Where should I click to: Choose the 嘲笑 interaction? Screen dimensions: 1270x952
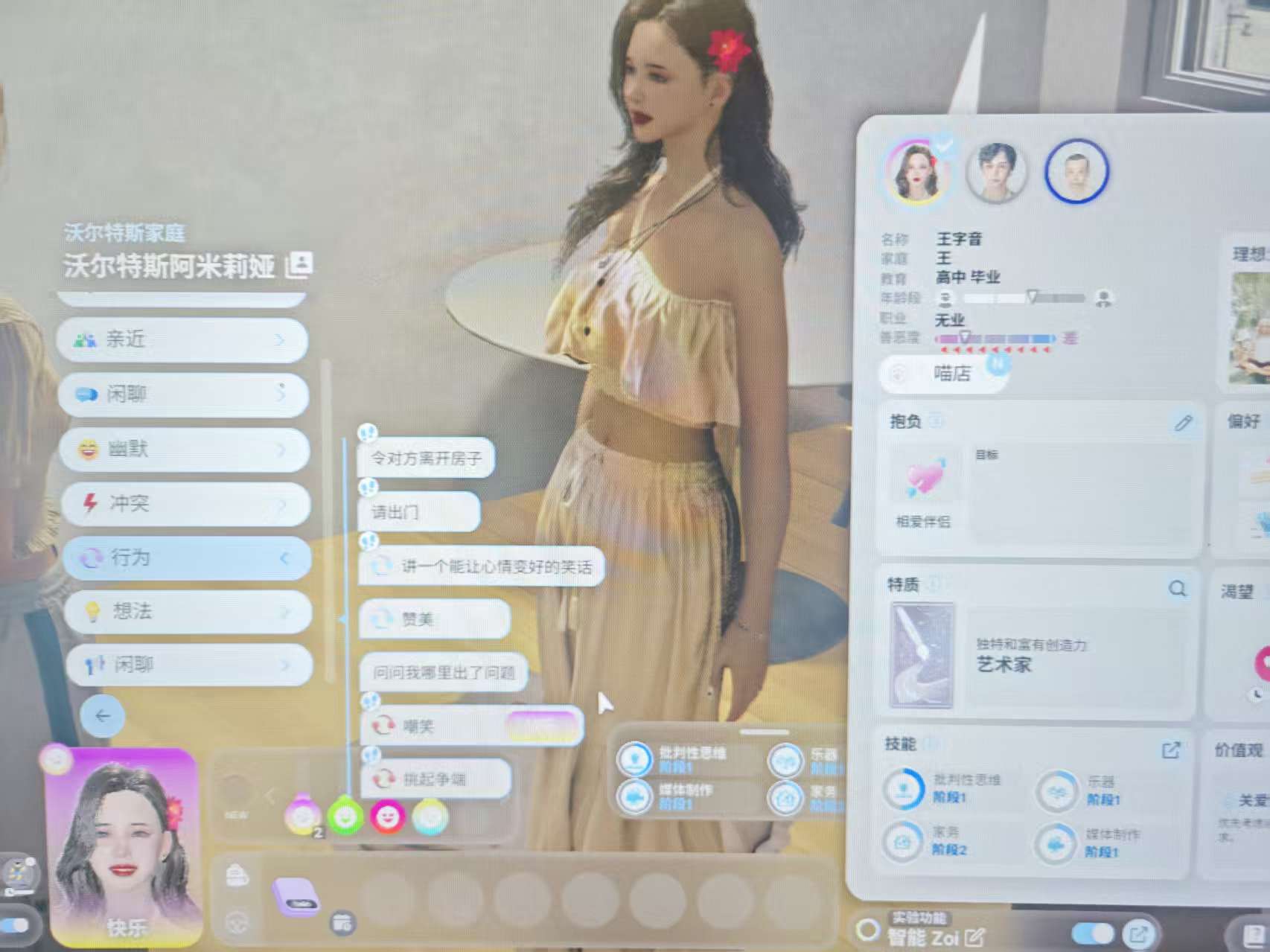tap(470, 726)
